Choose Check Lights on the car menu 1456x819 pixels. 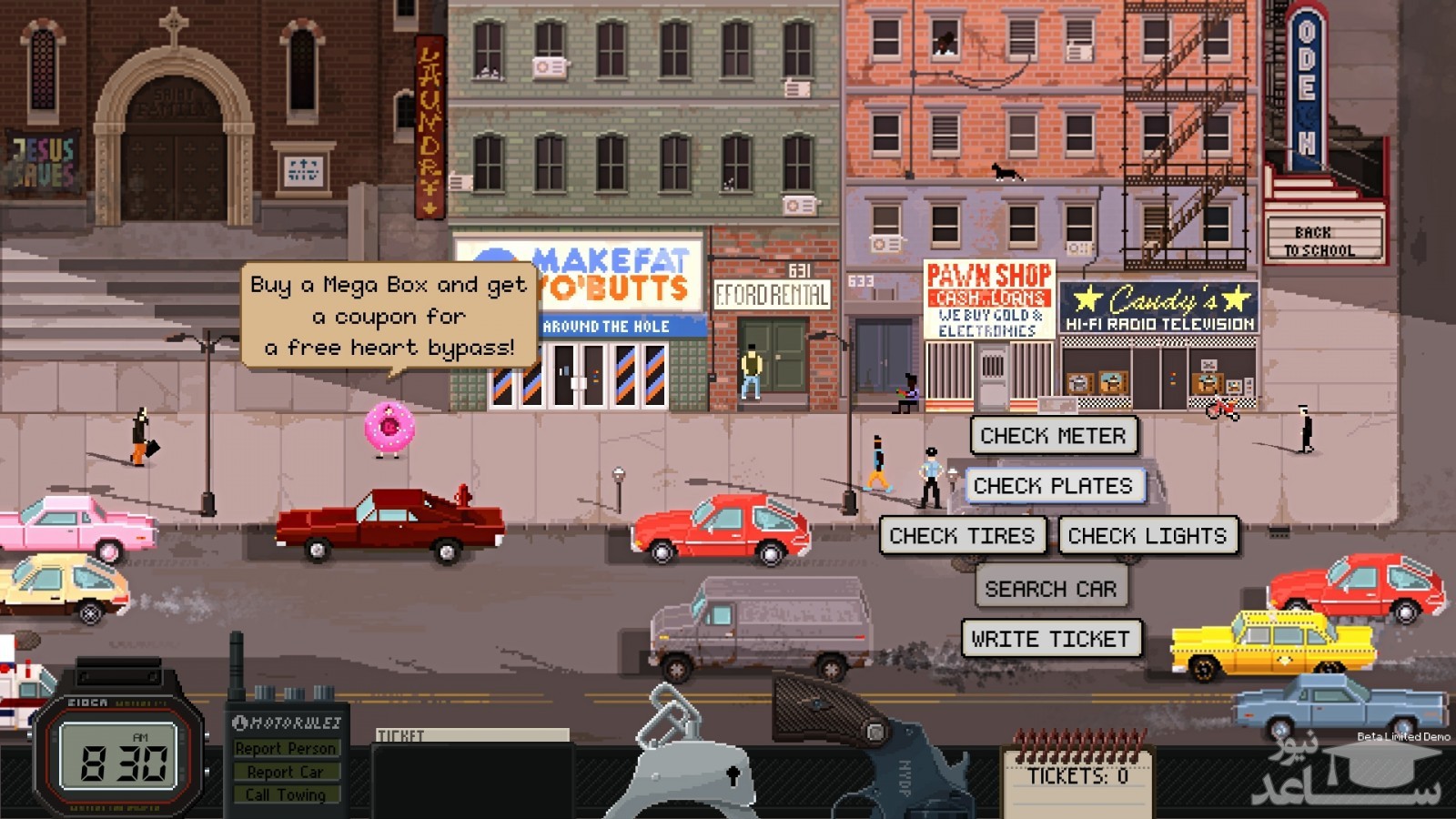pos(1148,536)
